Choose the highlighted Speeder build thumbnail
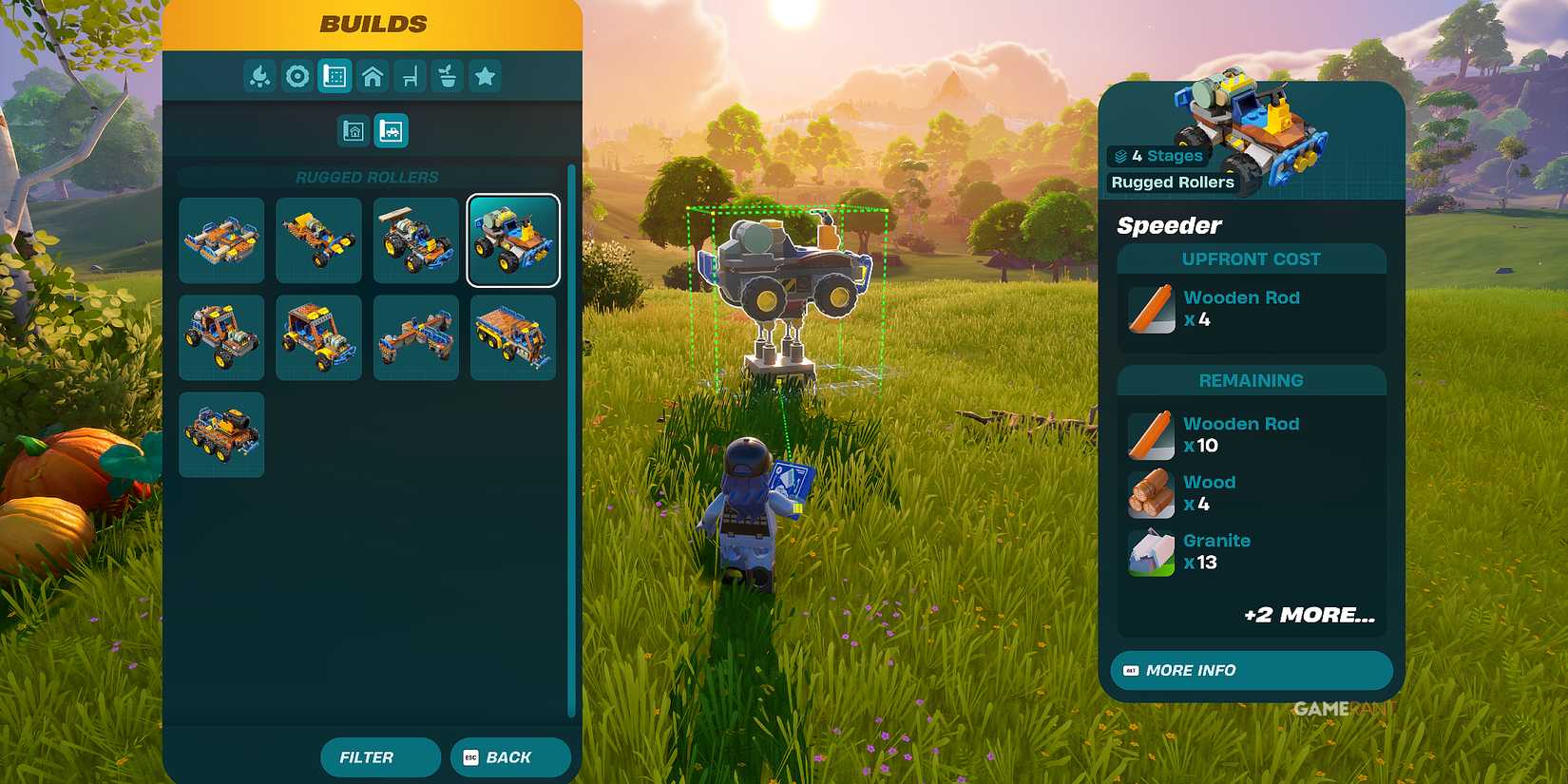Screen dimensions: 1568x784 point(513,240)
